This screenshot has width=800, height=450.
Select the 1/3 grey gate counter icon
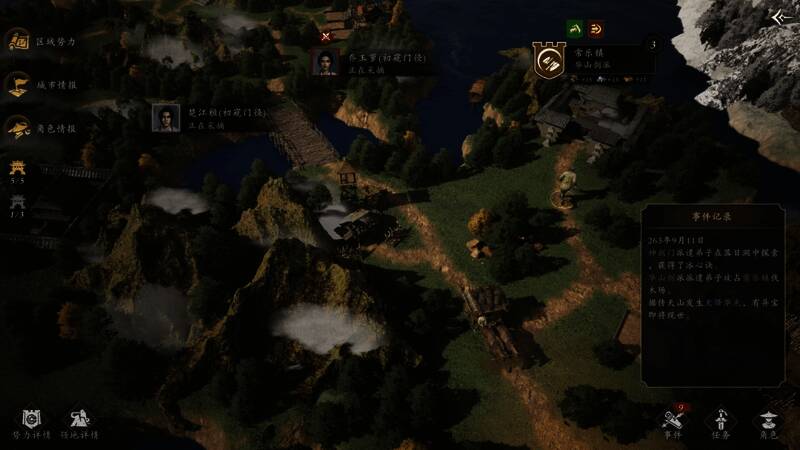(x=17, y=203)
